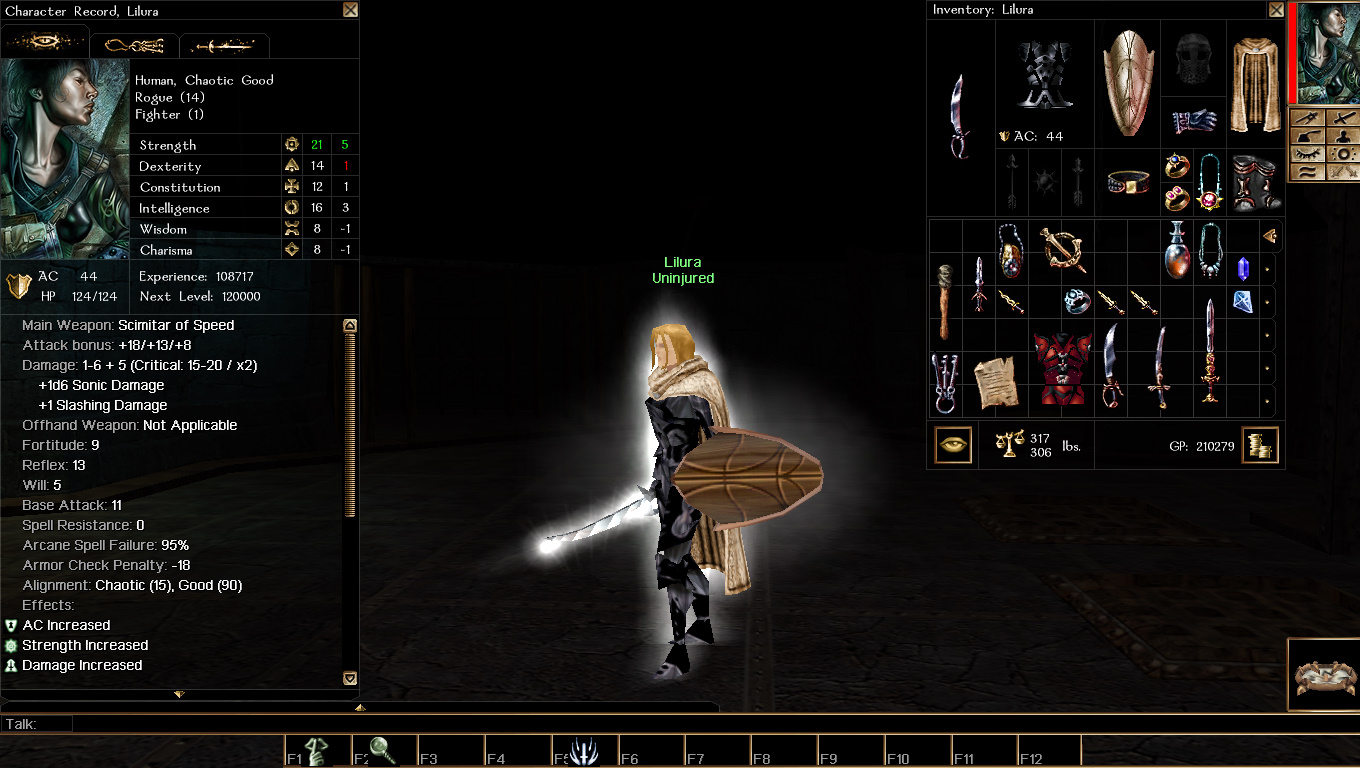Image resolution: width=1360 pixels, height=768 pixels.
Task: Select the attack icon in the right sidebar
Action: click(1343, 117)
